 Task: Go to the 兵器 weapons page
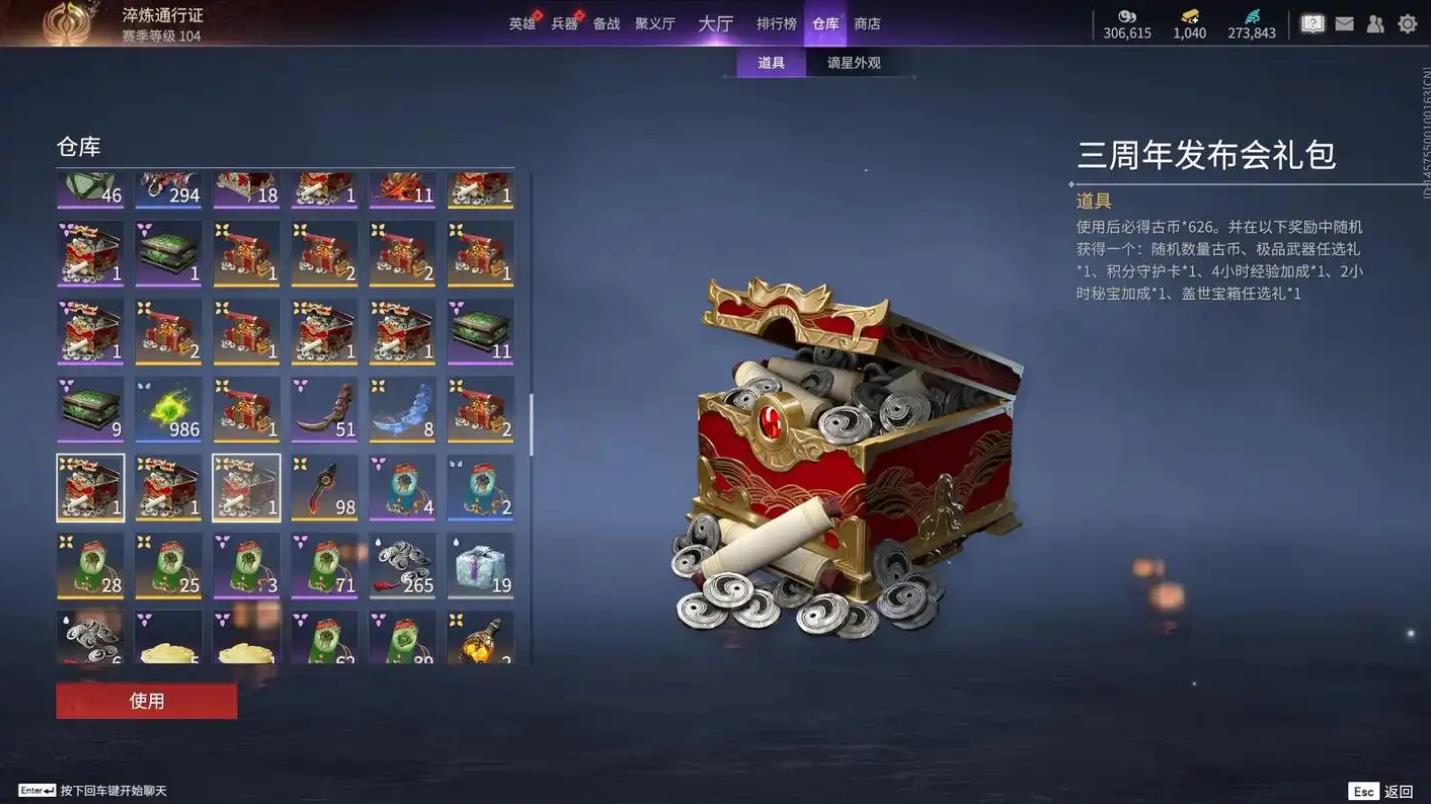[564, 24]
